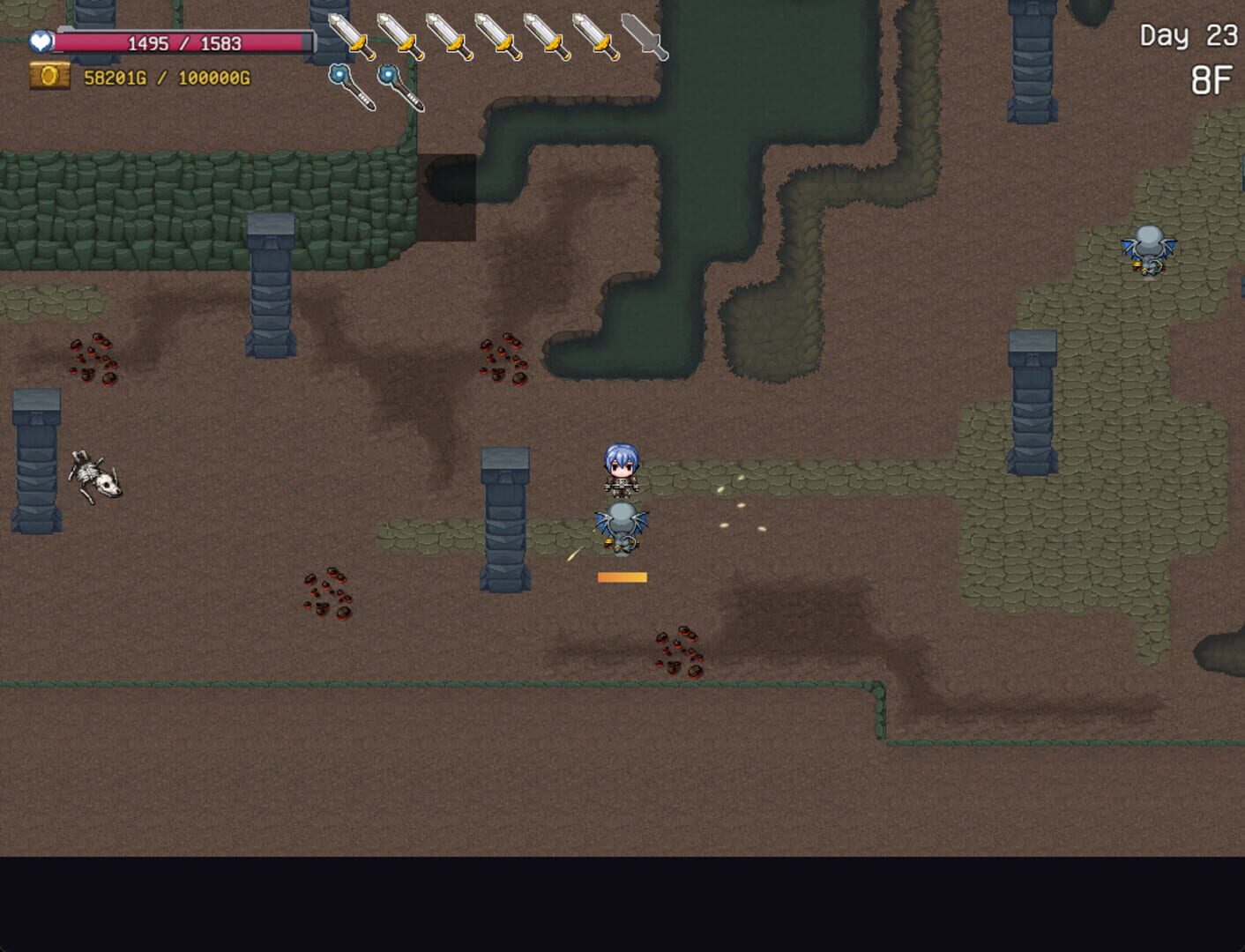Click the gold total 58201G / 100000G
Screen dimensions: 1245x952
(166, 78)
